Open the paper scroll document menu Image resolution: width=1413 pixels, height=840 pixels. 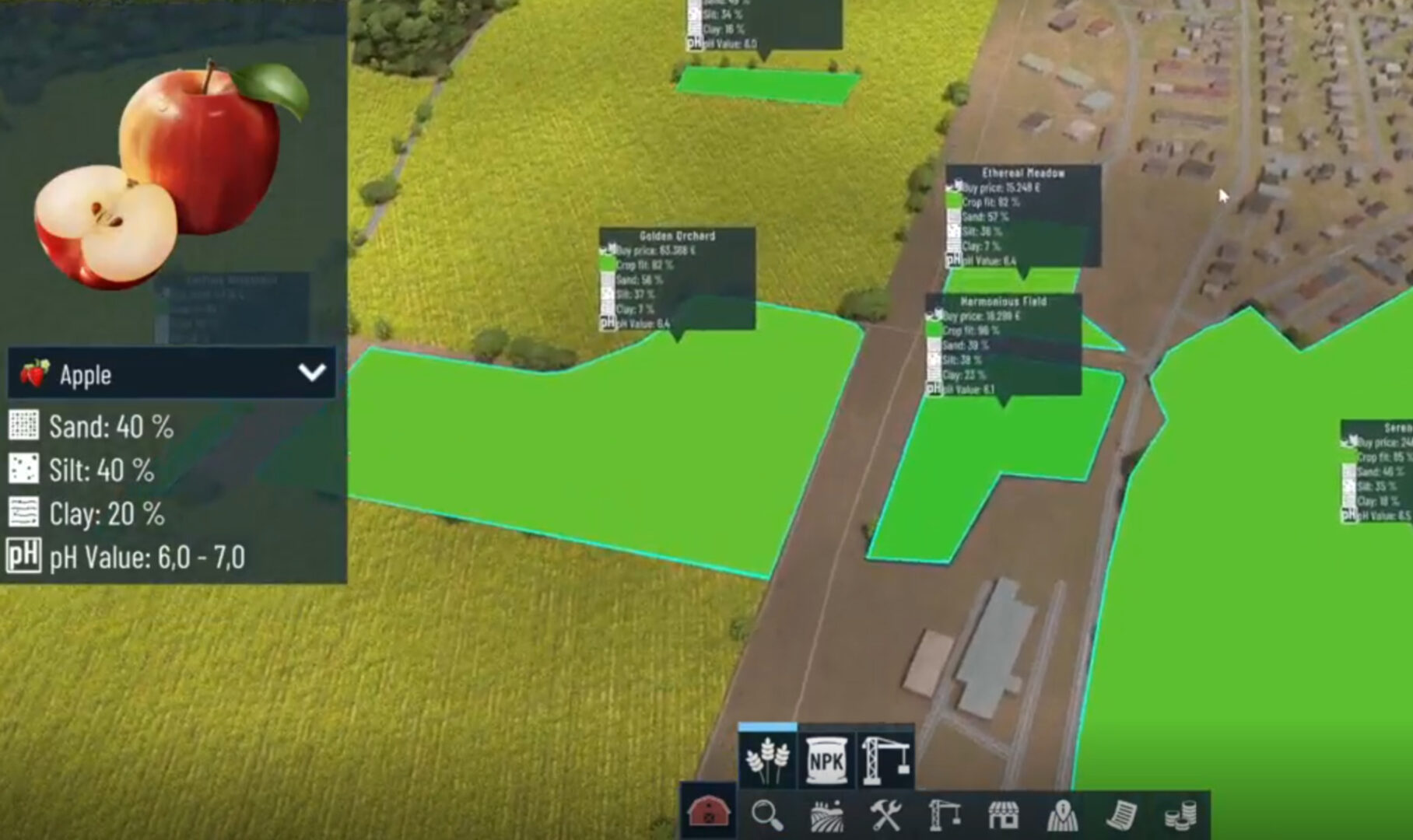[x=1121, y=815]
